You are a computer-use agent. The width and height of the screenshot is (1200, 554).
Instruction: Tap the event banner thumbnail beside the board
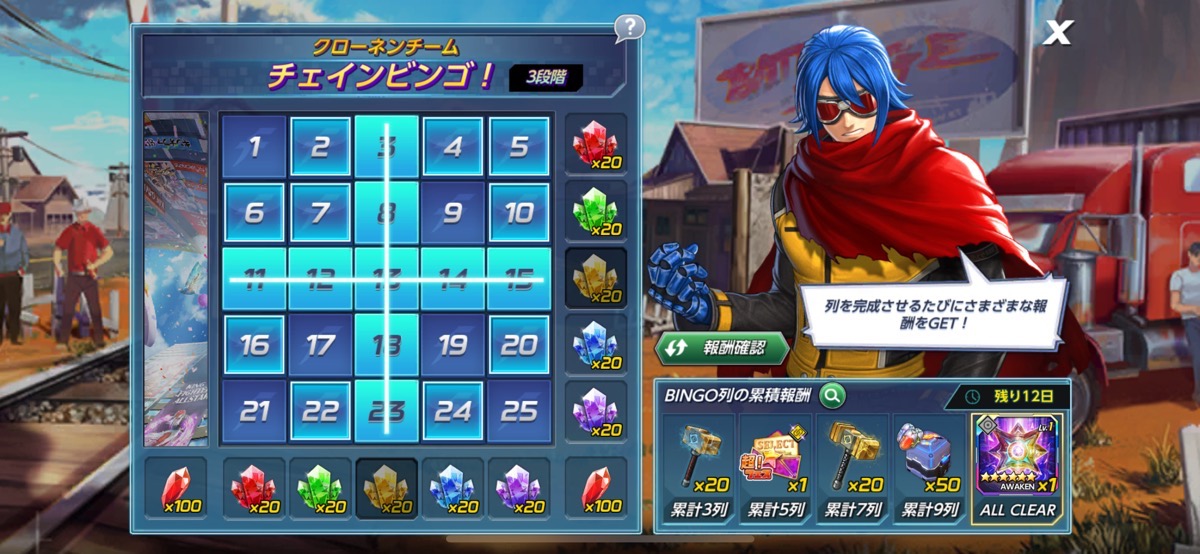176,278
